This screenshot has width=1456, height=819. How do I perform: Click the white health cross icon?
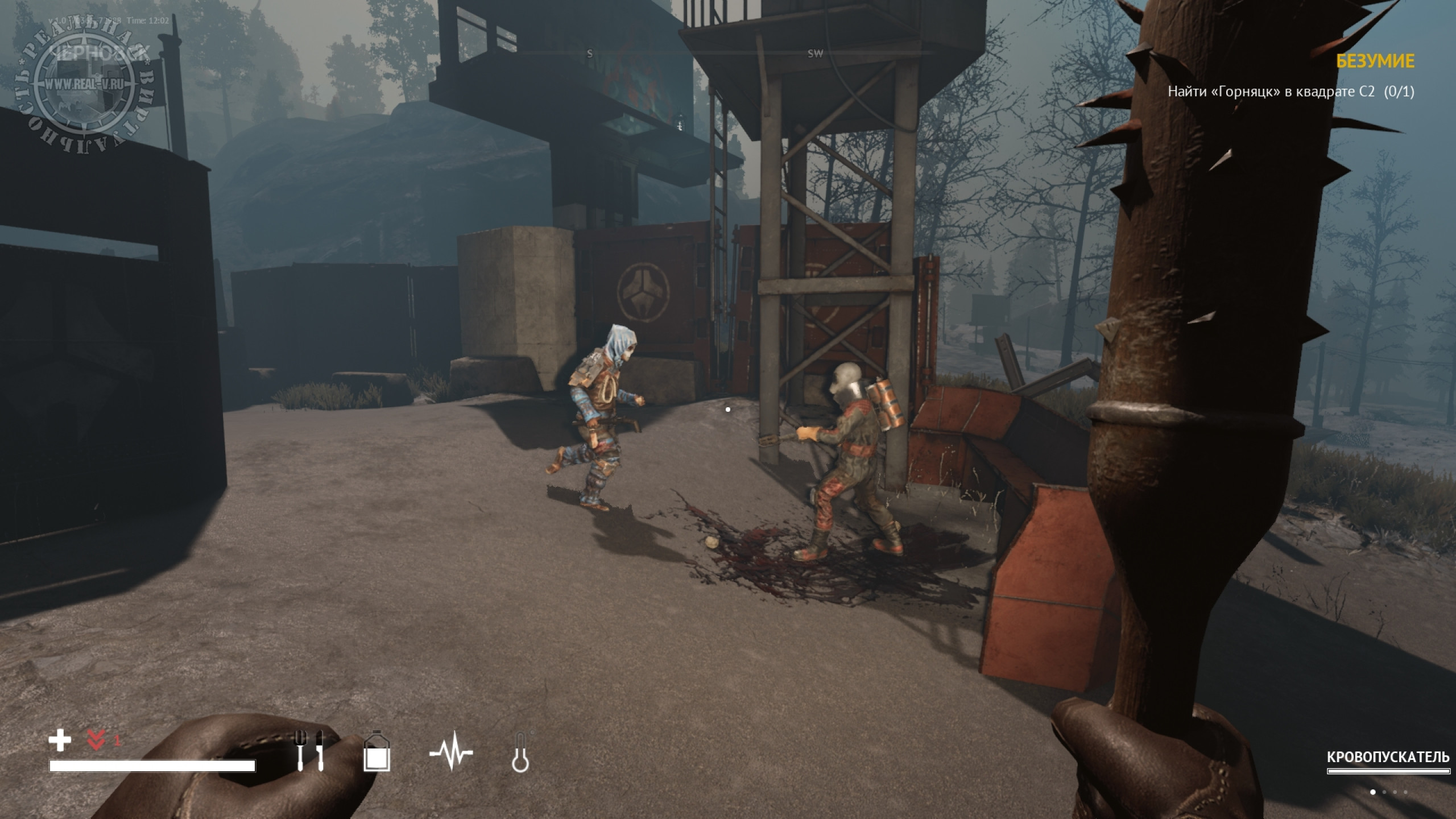60,741
